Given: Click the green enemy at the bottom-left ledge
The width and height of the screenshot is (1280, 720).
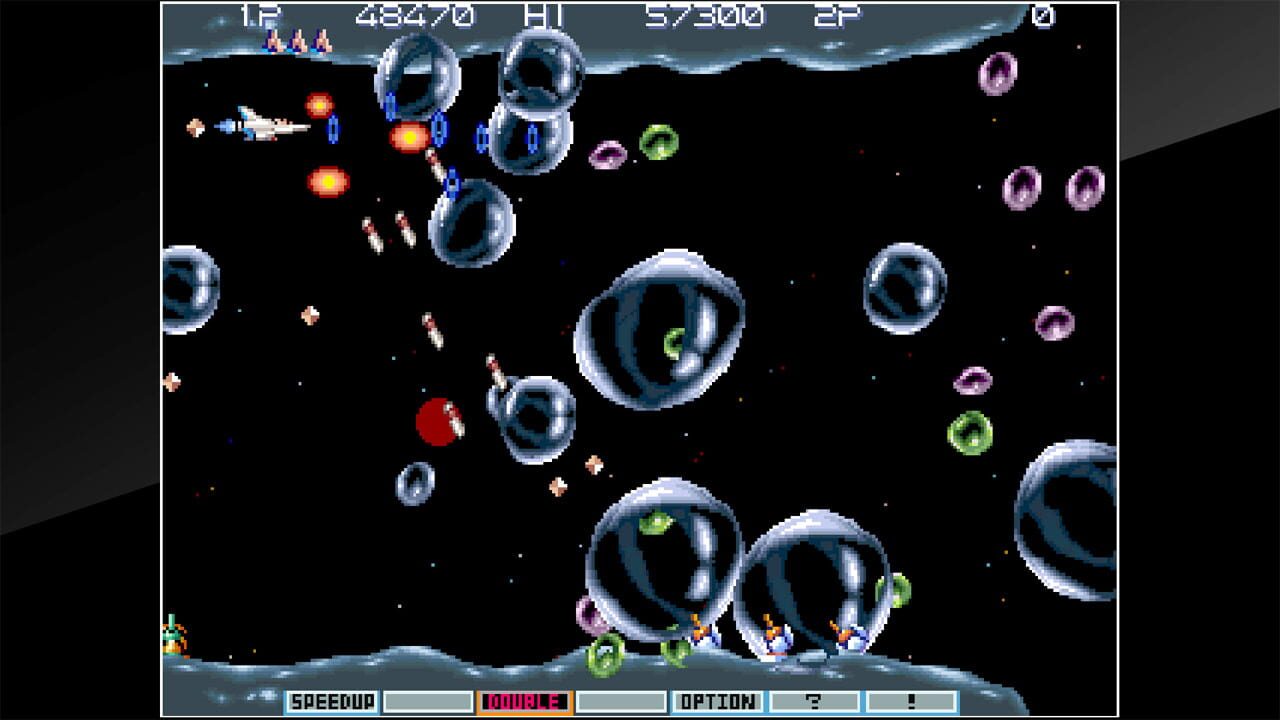Looking at the screenshot, I should [172, 635].
